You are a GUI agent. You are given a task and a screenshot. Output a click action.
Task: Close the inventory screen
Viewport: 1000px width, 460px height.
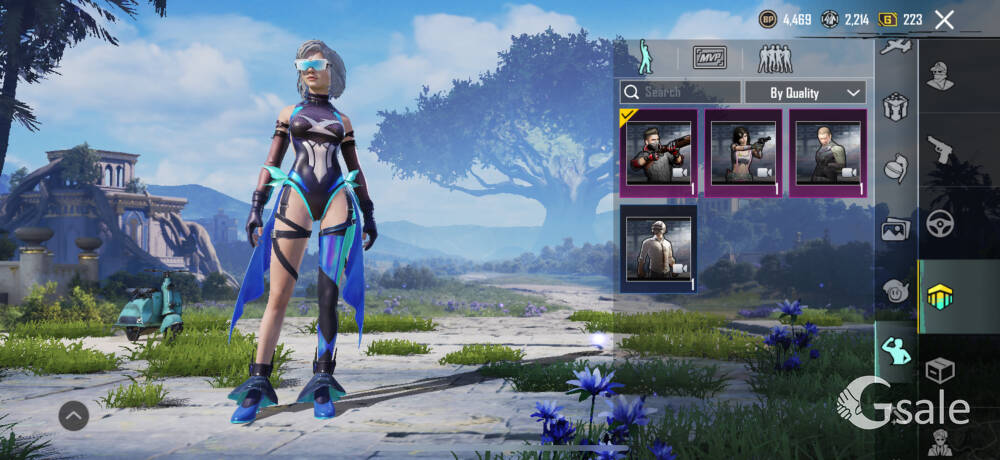coord(944,19)
